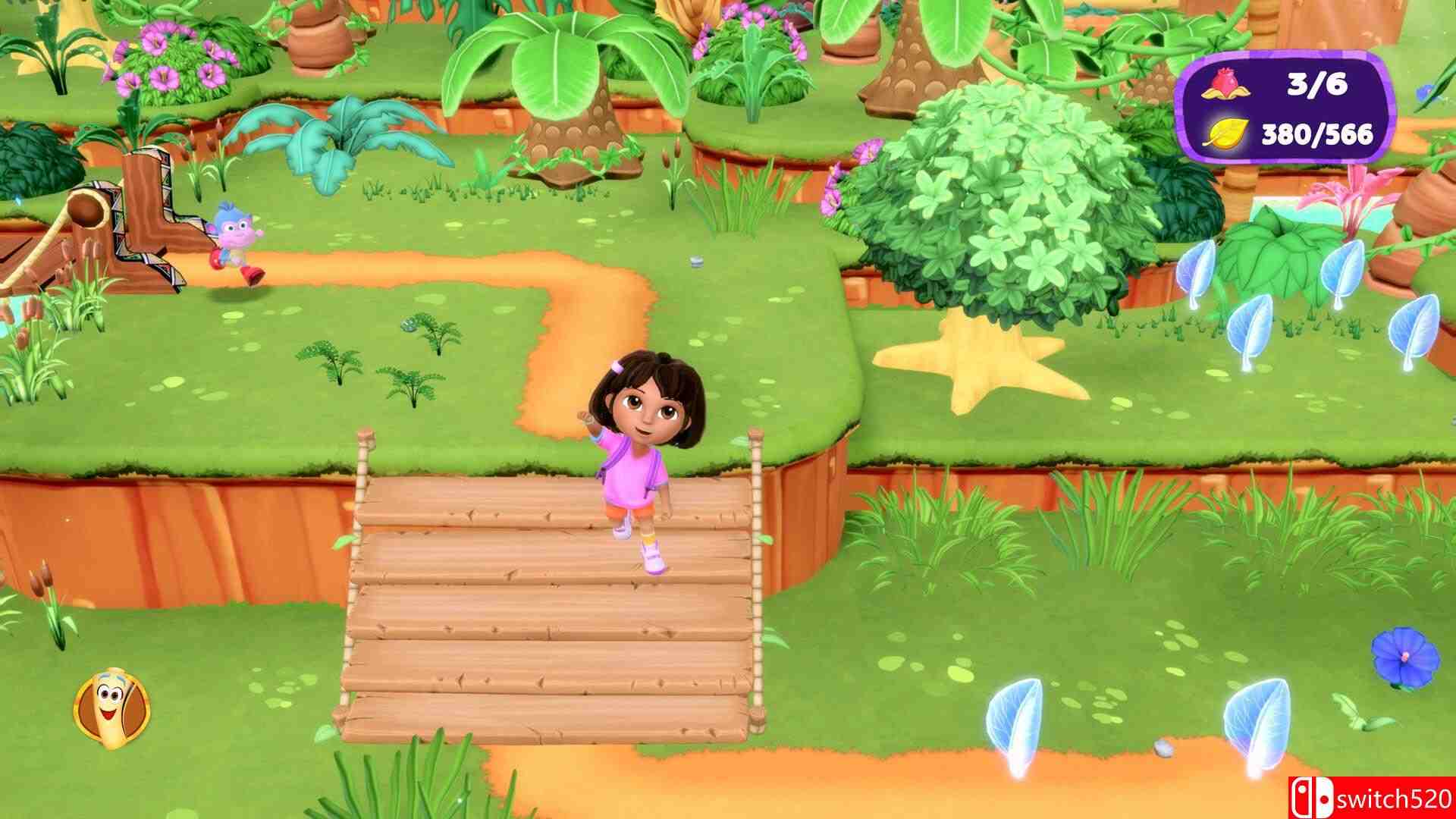Click the 380/566 leaf collection counter

click(1319, 133)
